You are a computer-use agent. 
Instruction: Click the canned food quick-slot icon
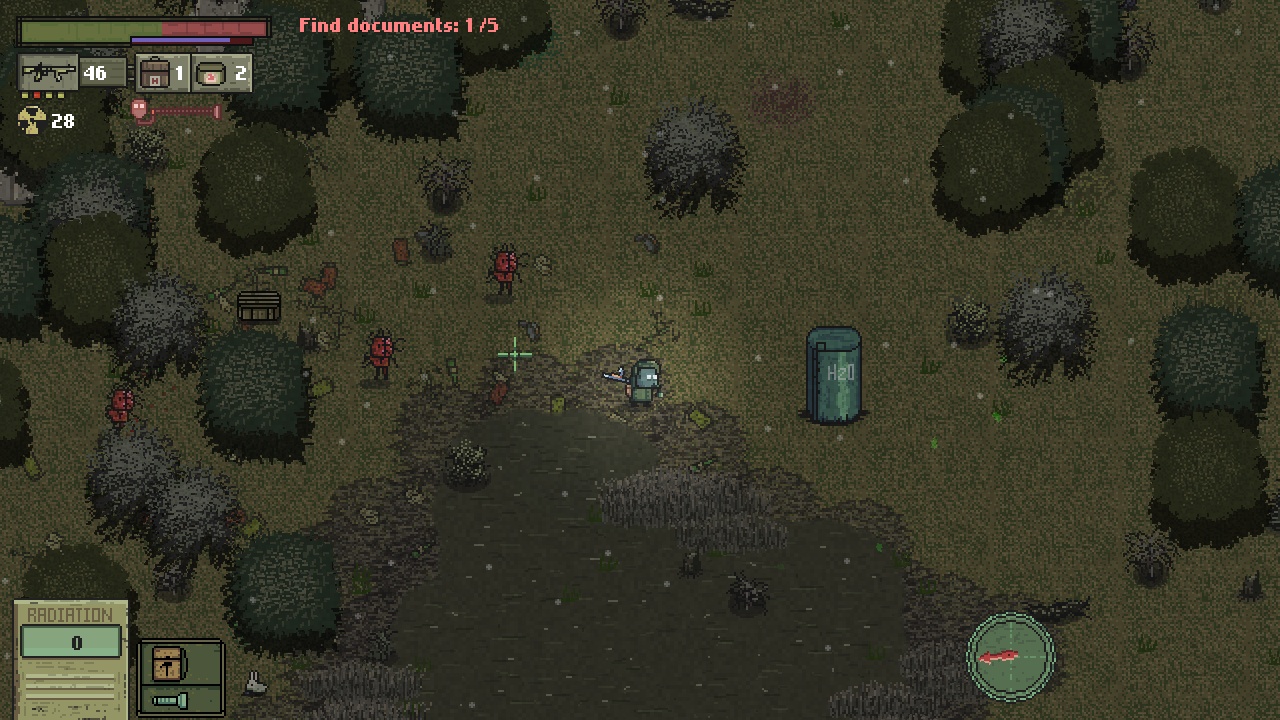pos(213,71)
